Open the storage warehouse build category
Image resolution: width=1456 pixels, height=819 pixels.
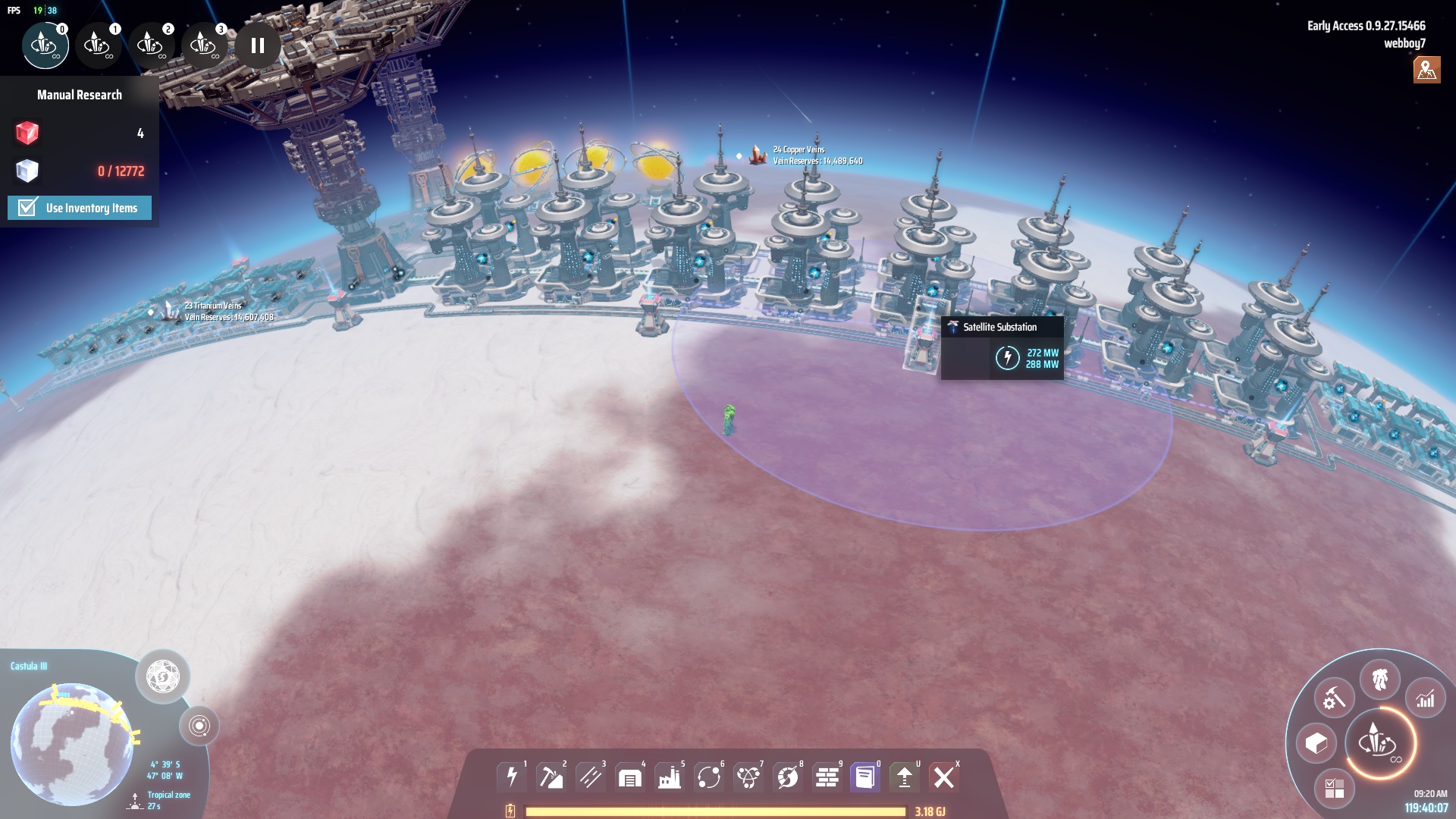(x=630, y=777)
